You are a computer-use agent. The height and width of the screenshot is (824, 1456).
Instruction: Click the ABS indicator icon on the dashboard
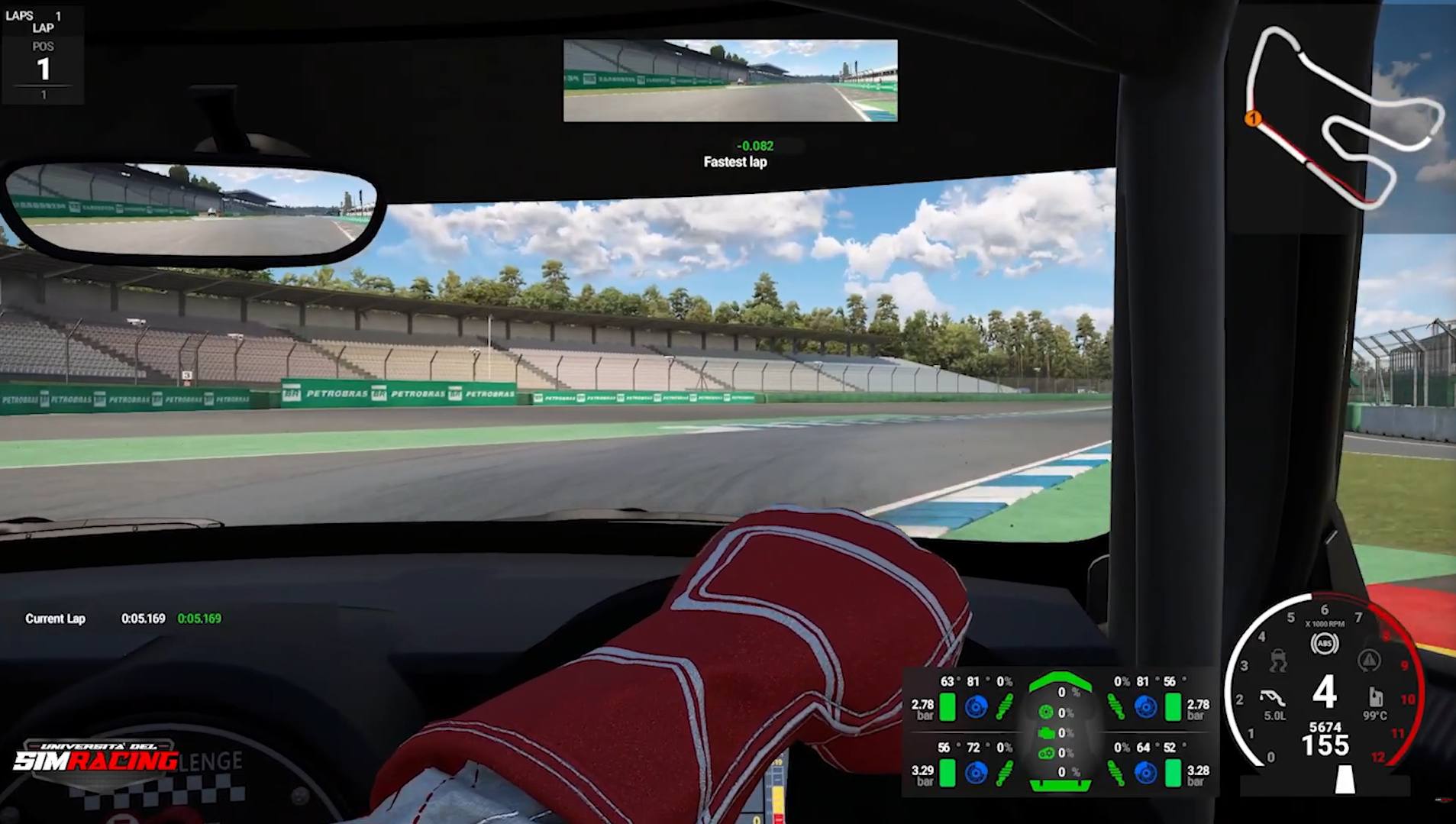tap(1323, 644)
